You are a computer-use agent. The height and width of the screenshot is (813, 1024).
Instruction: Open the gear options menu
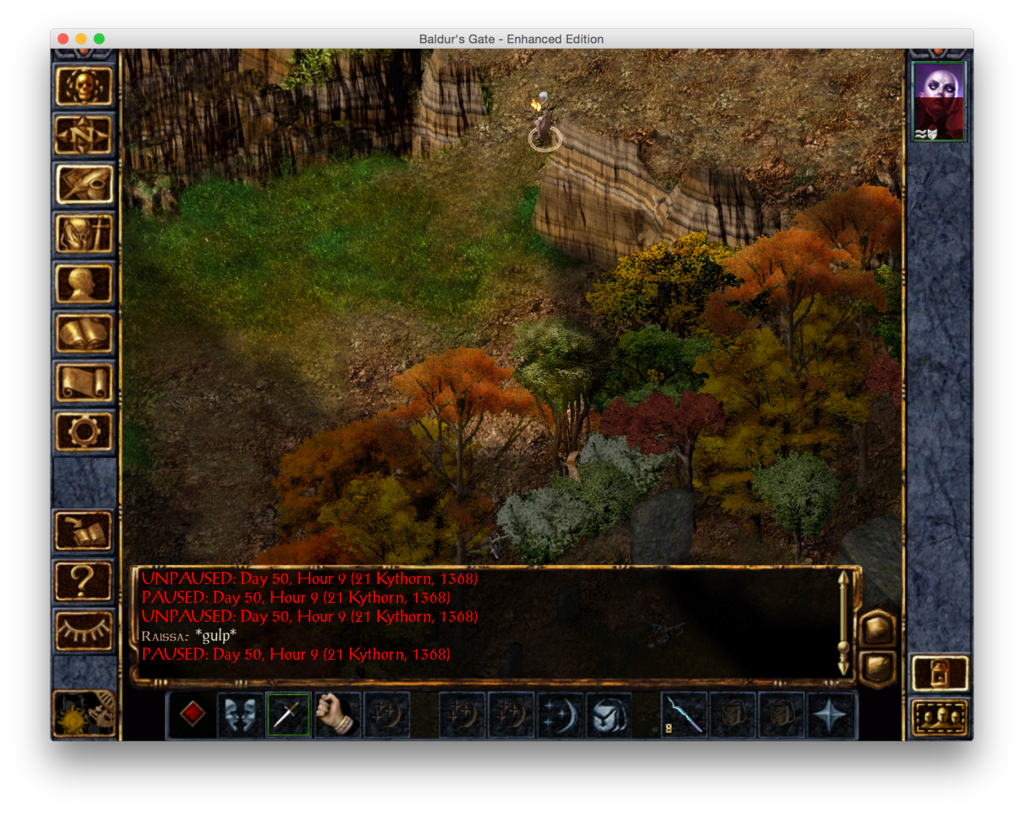(84, 431)
